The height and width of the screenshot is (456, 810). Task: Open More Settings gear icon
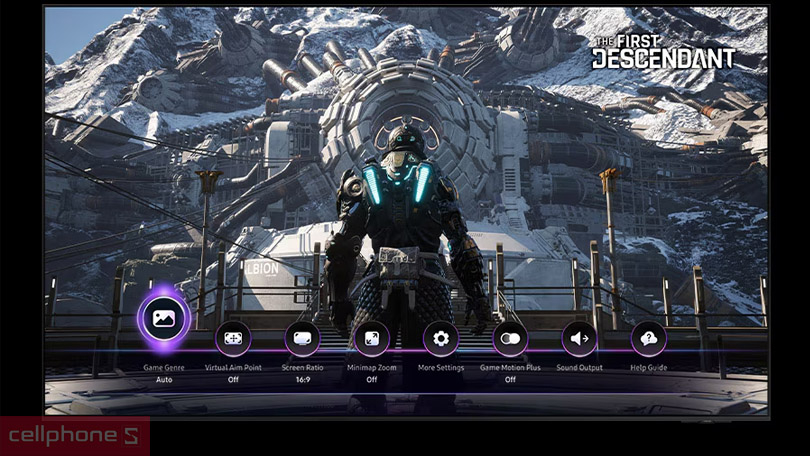point(440,339)
